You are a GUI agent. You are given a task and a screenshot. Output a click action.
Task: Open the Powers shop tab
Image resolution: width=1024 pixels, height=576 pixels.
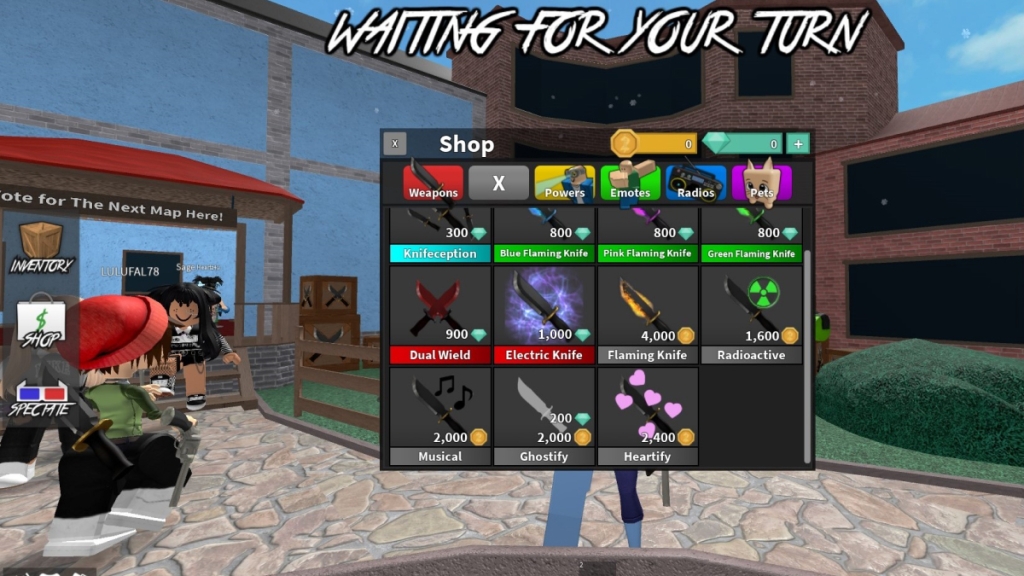565,183
